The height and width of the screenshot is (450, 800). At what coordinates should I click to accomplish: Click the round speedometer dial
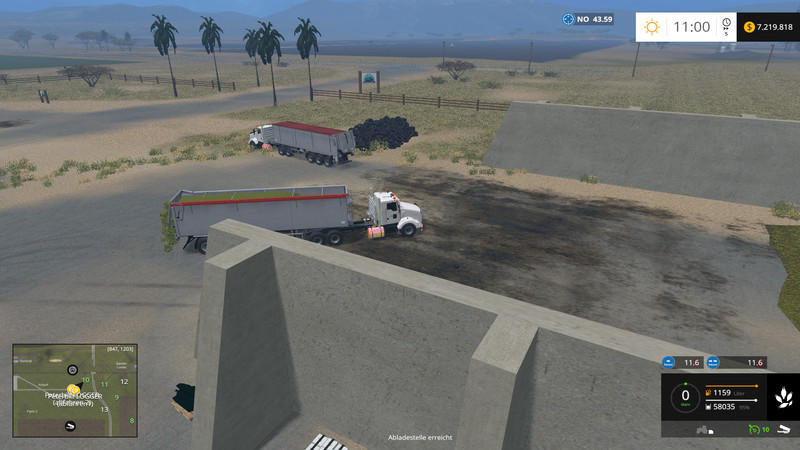[x=685, y=397]
